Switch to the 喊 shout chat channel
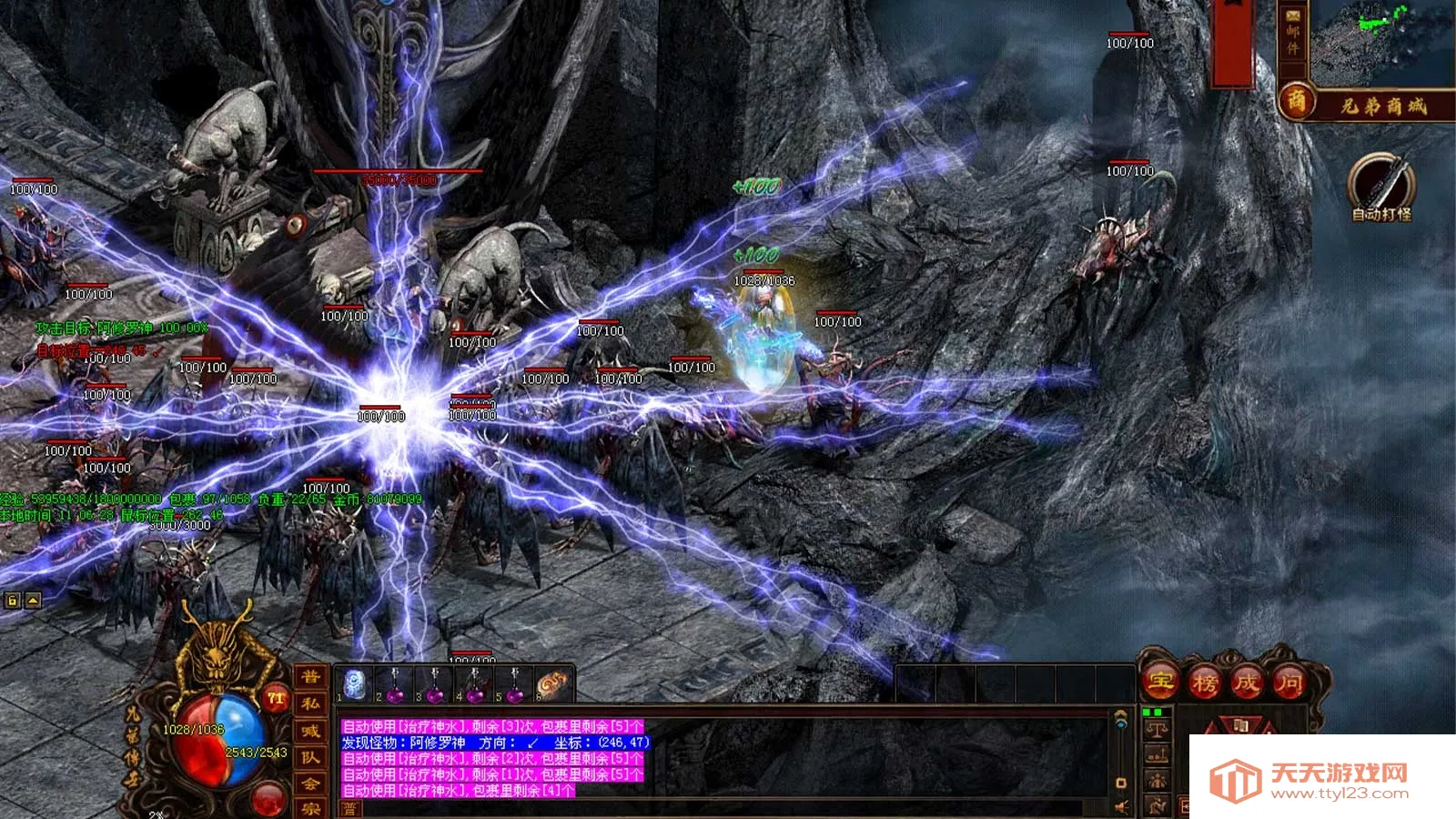 click(311, 731)
